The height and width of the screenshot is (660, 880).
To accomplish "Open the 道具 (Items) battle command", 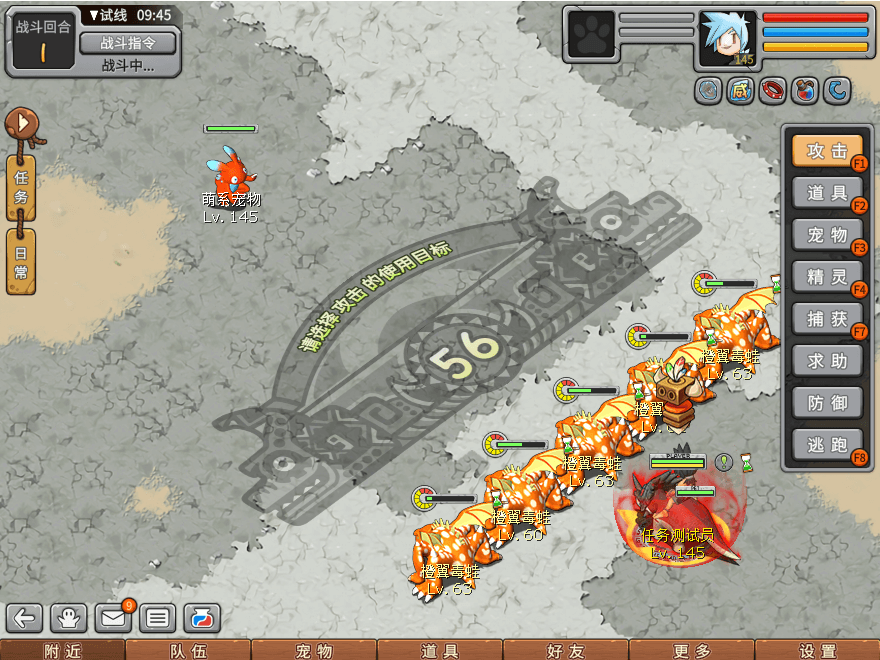I will click(x=827, y=194).
